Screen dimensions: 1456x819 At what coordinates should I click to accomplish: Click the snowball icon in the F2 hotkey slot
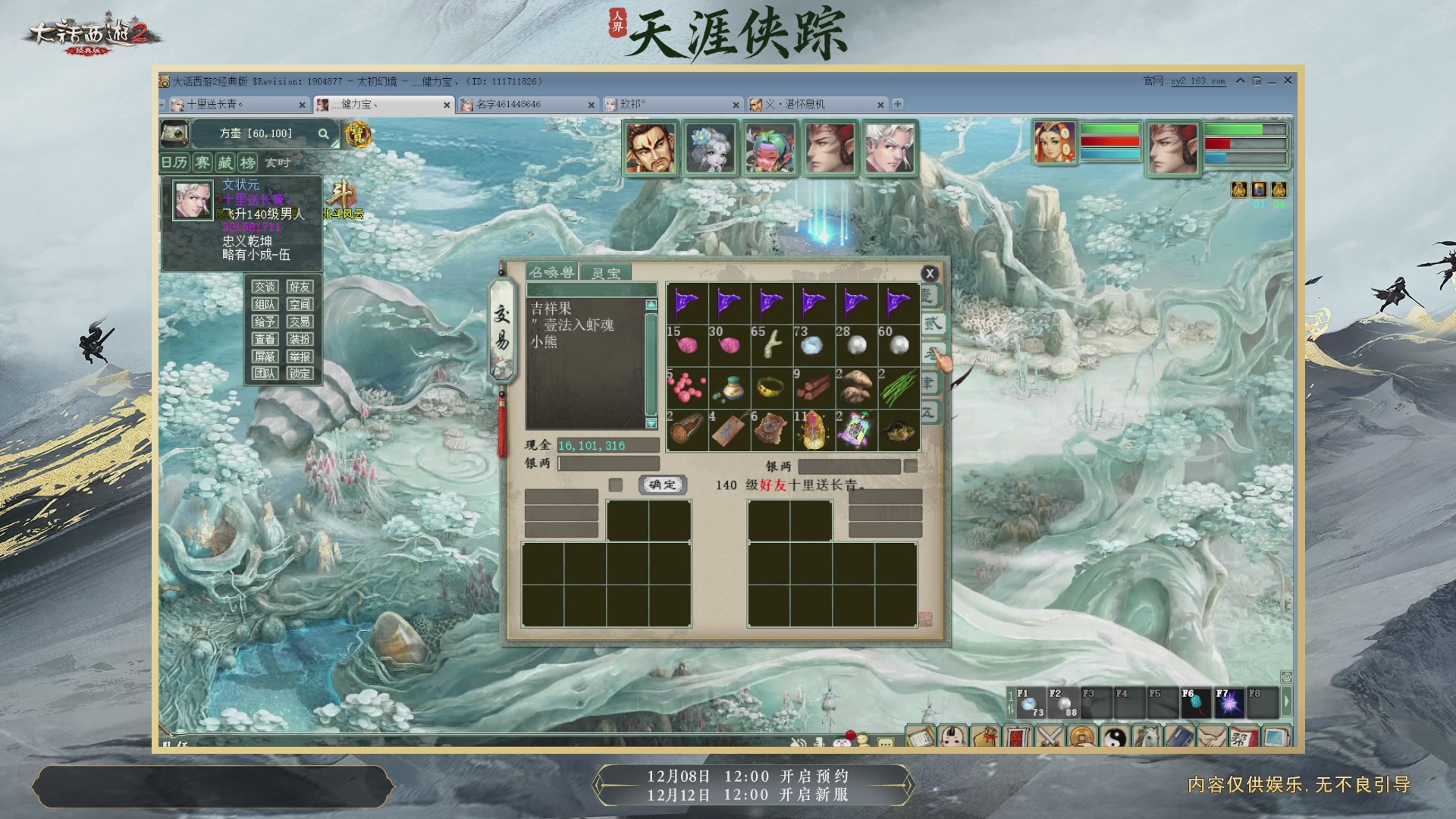(1064, 703)
